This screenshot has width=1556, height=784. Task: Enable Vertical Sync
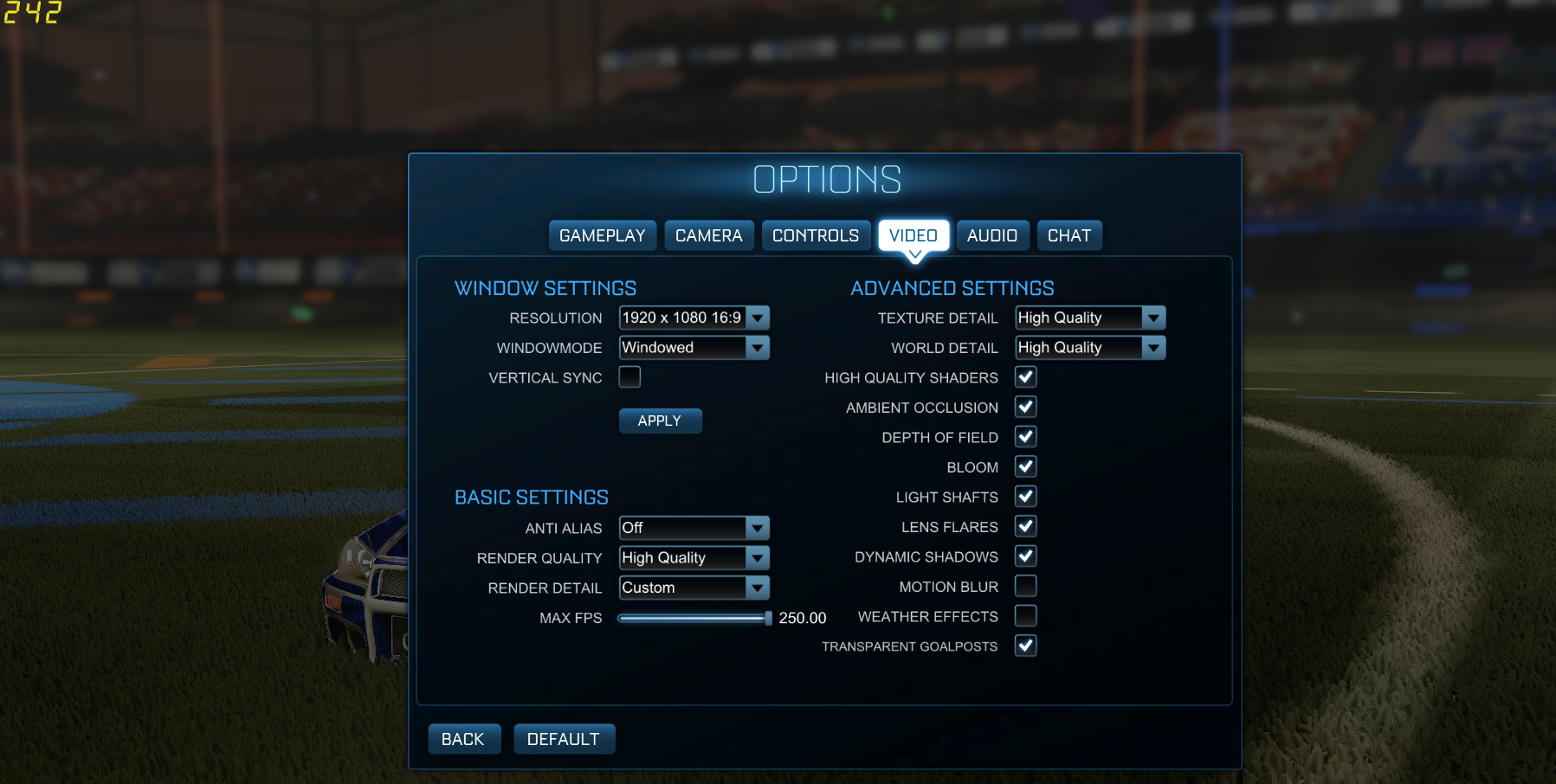[x=630, y=376]
